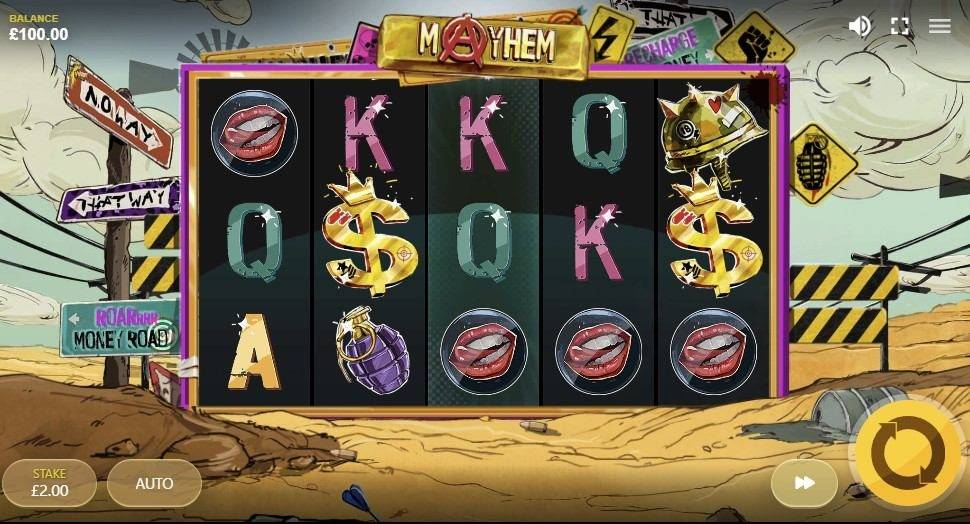Toggle fullscreen mode
The height and width of the screenshot is (524, 970).
click(900, 26)
